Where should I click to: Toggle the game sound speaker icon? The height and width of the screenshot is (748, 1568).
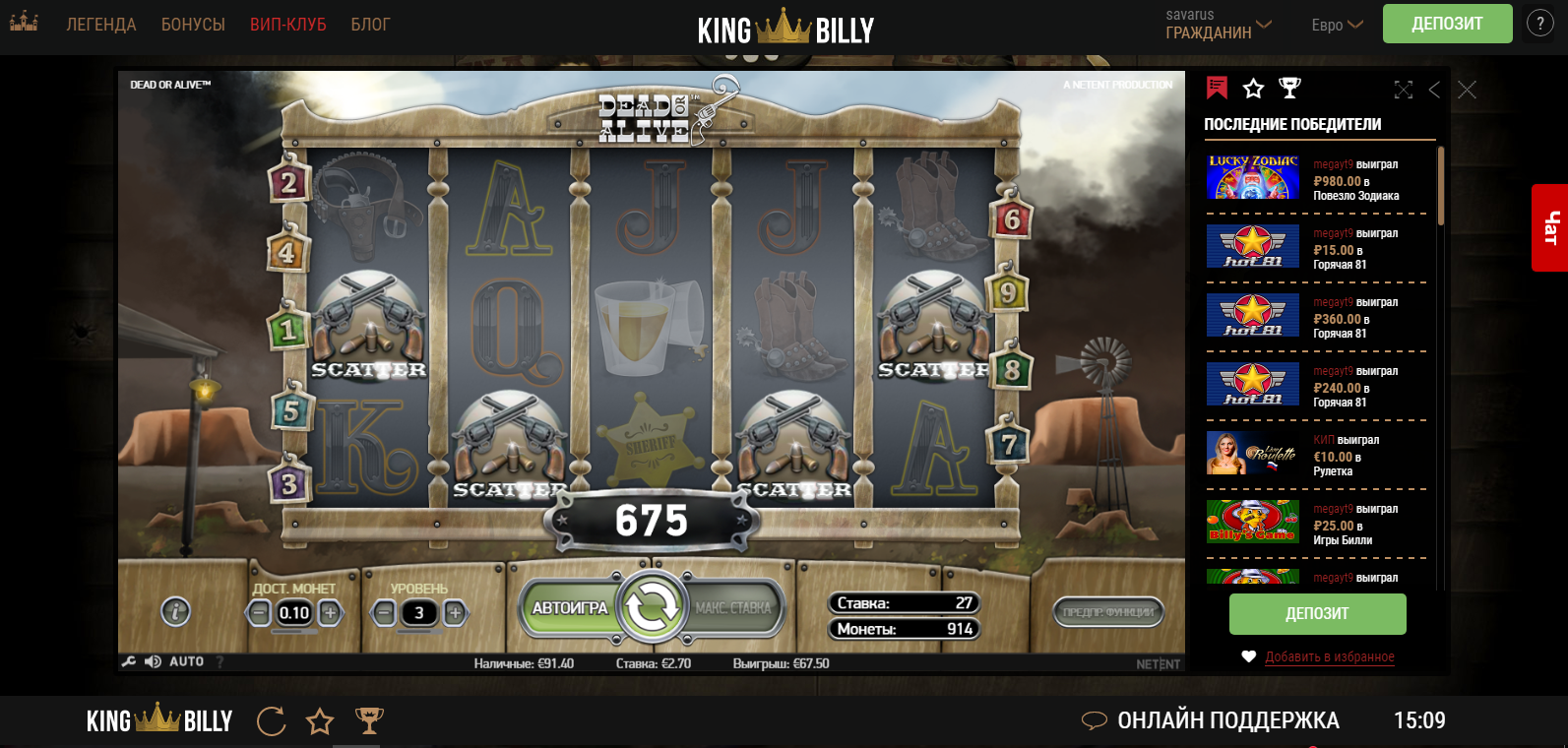coord(153,661)
